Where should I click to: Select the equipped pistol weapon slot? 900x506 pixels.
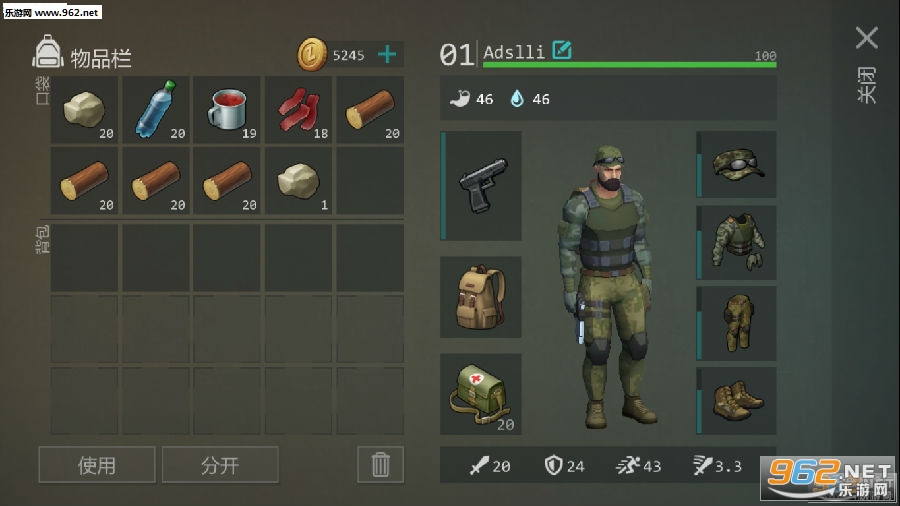(x=482, y=186)
